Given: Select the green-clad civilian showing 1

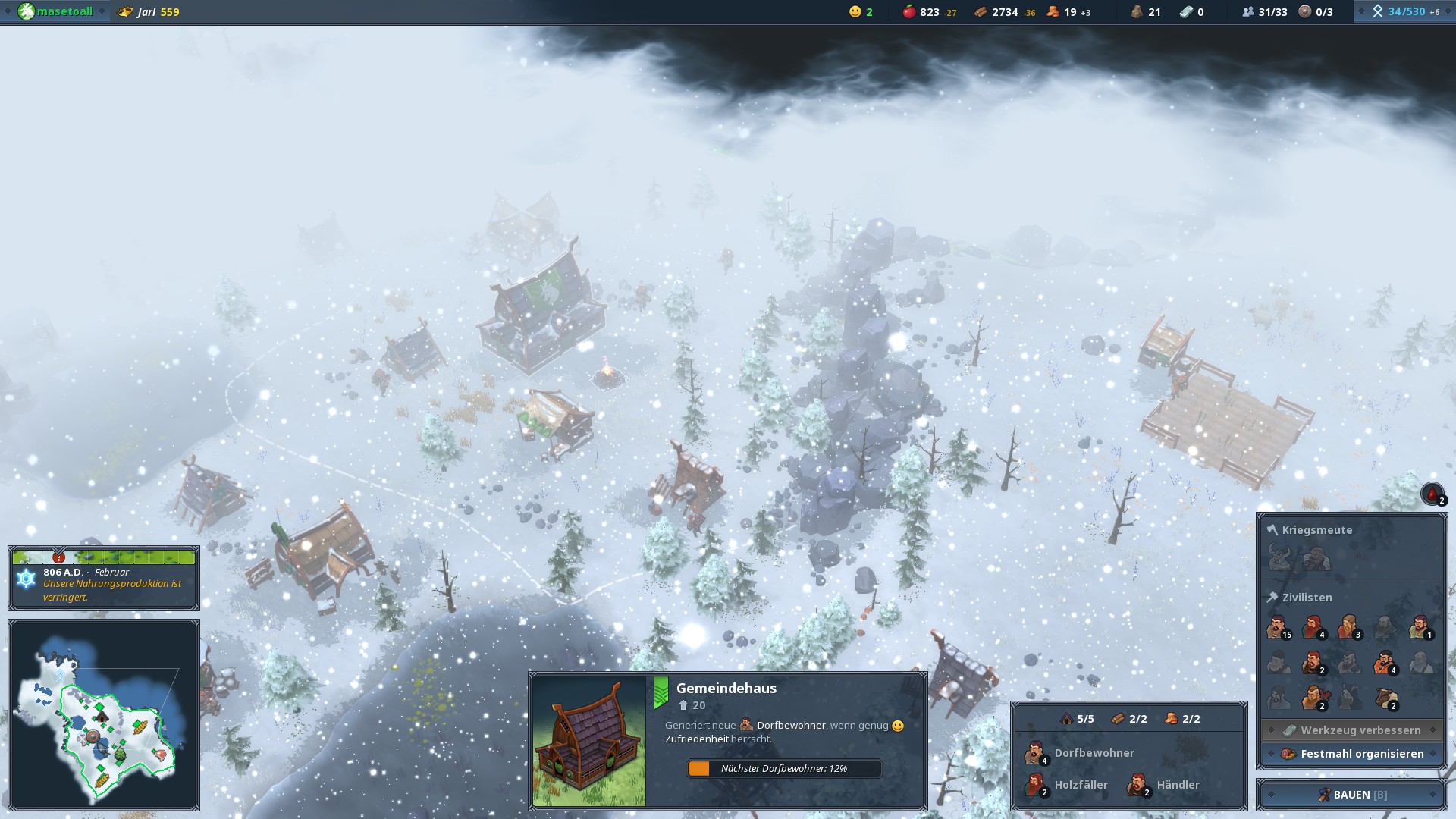Looking at the screenshot, I should click(x=1420, y=628).
